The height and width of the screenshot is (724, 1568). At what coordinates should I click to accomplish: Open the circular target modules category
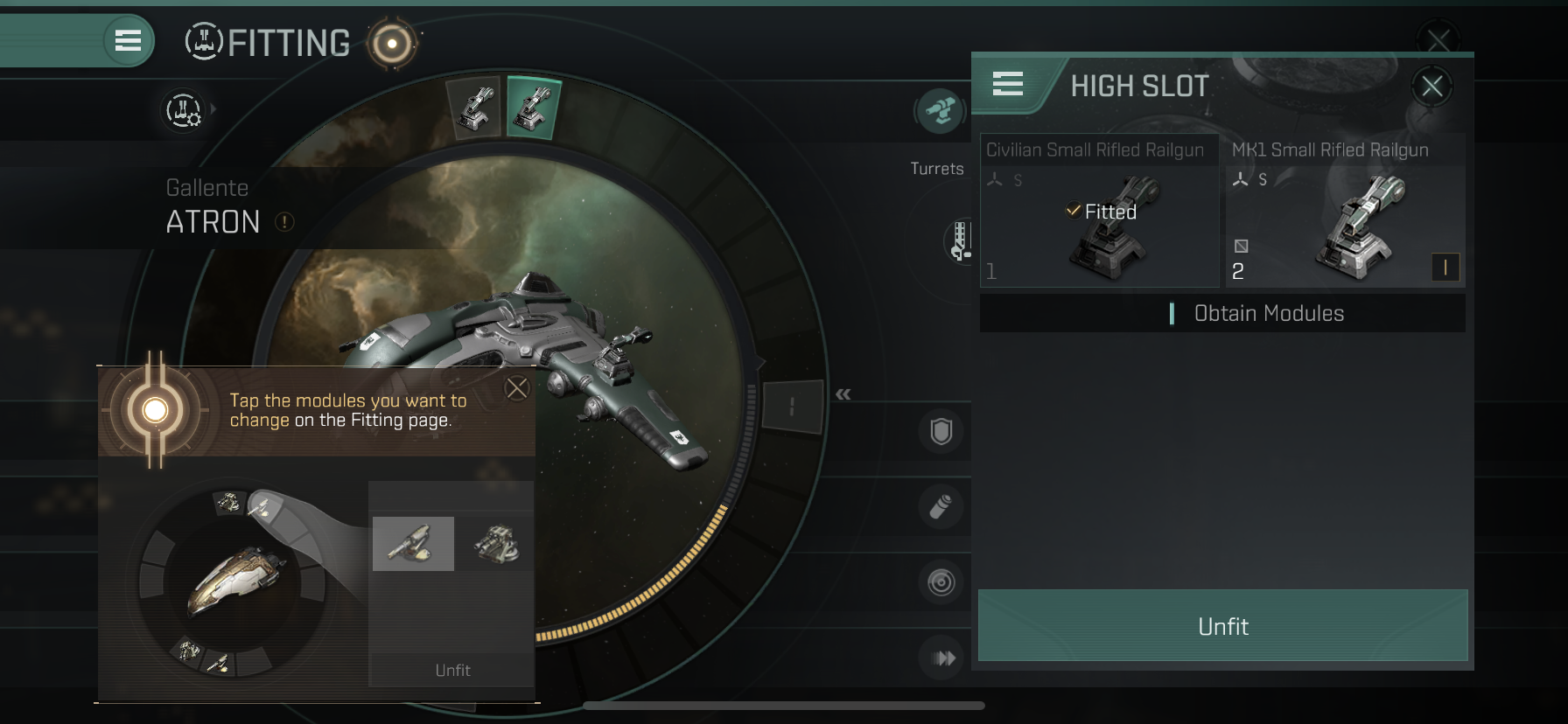click(941, 582)
